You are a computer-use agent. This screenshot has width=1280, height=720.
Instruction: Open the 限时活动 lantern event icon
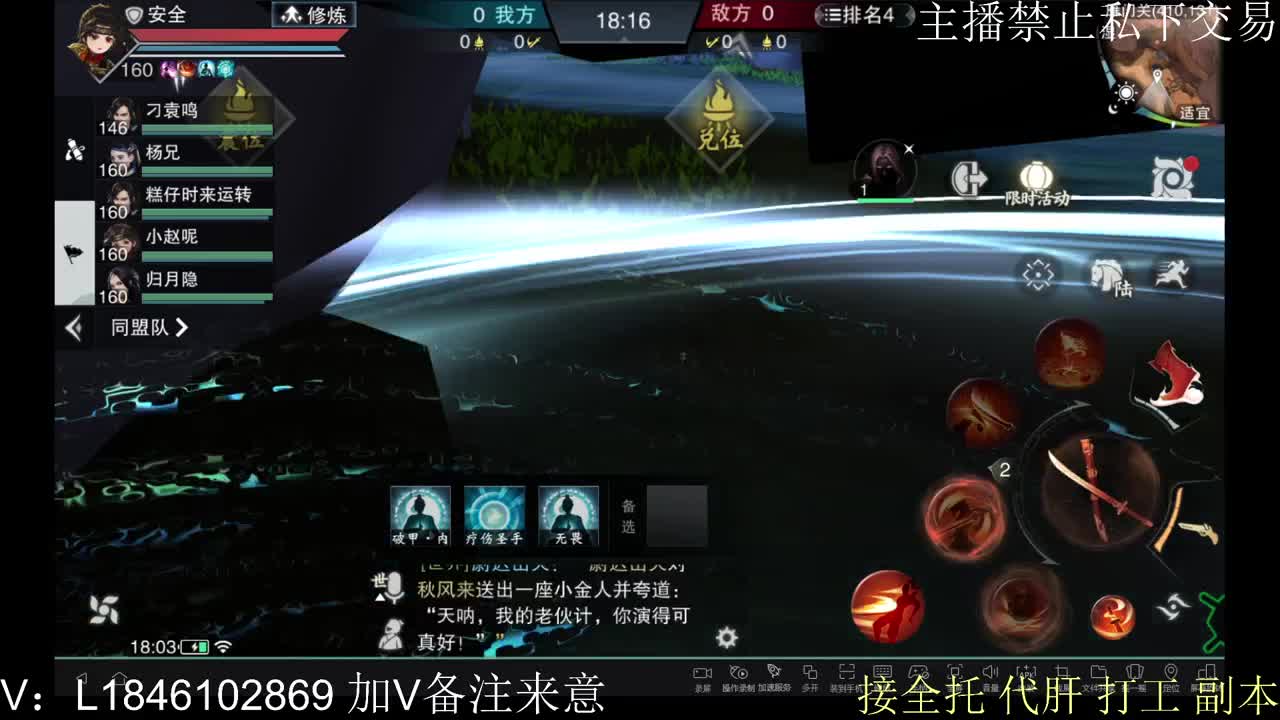1037,175
